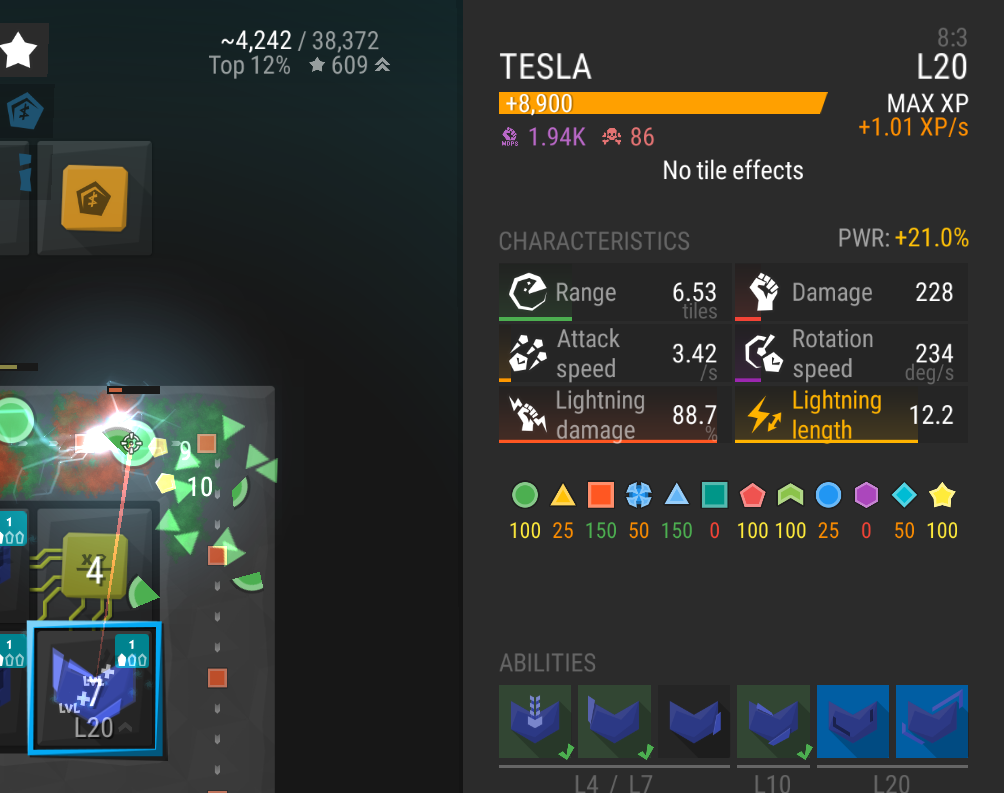The image size is (1004, 793).
Task: Pick the unchecked dark ability with the right fin
Action: 693,721
